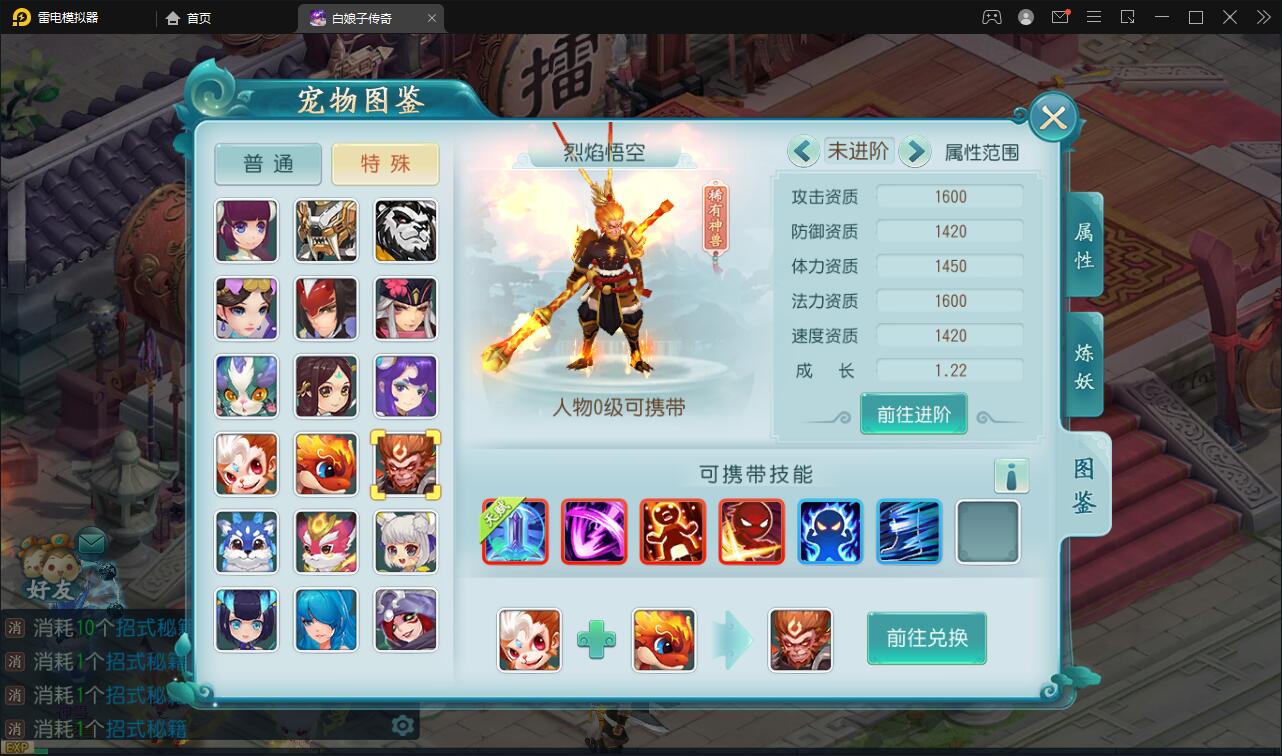Click the blue phantom skill icon
Image resolution: width=1282 pixels, height=756 pixels.
pos(830,532)
